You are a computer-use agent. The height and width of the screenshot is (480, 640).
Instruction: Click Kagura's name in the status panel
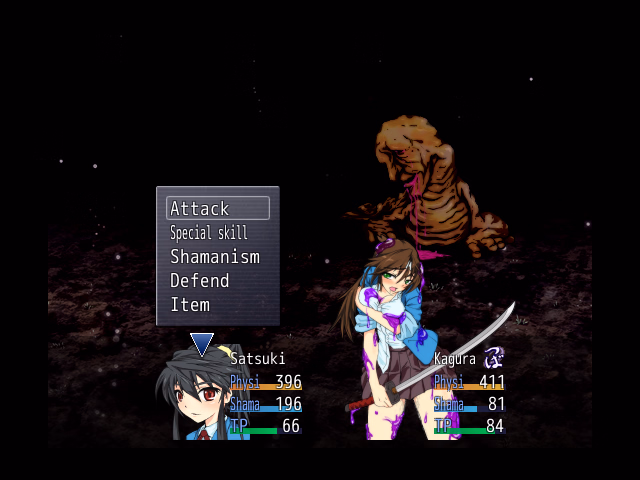pos(454,358)
